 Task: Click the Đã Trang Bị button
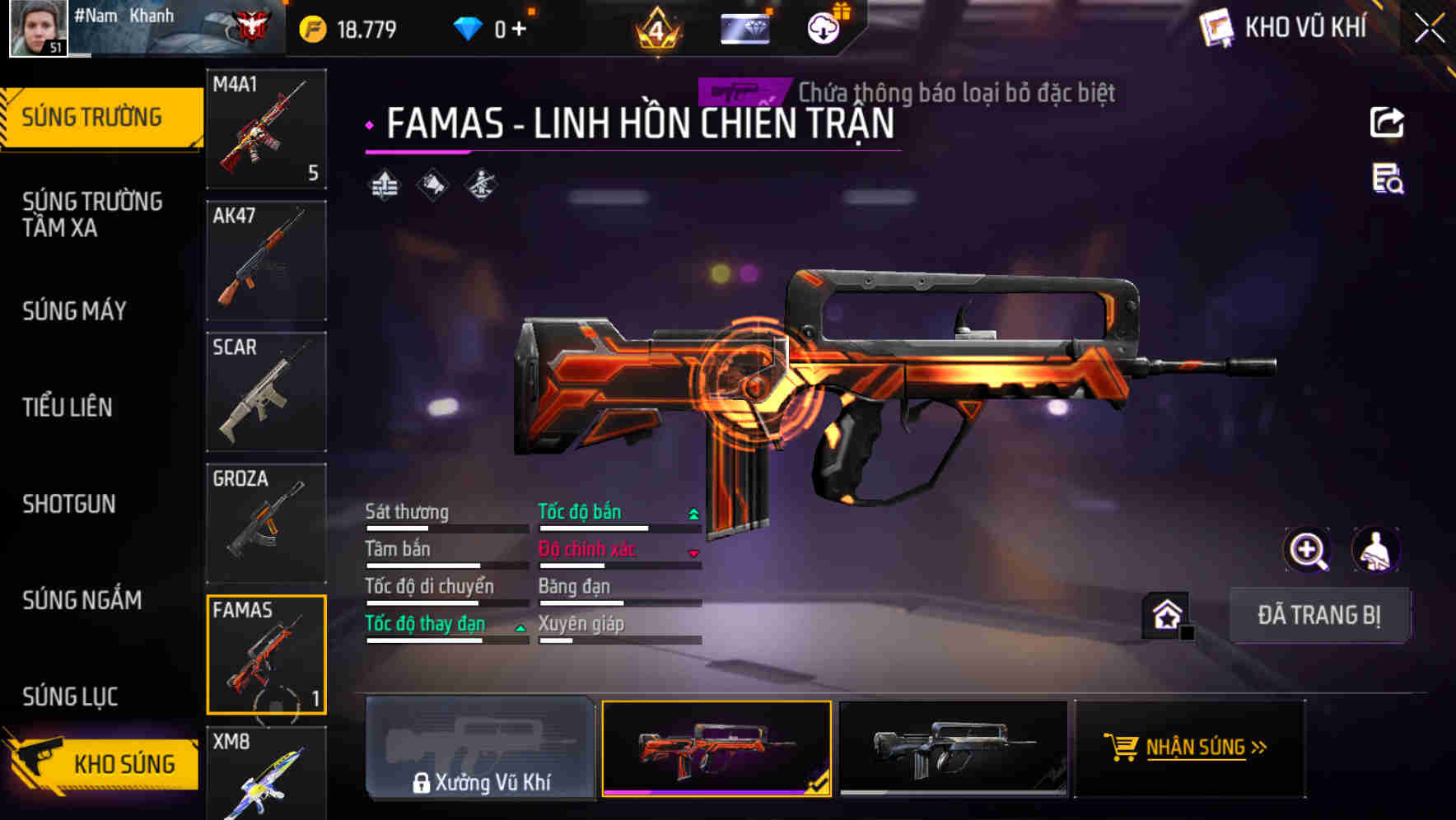[x=1318, y=615]
